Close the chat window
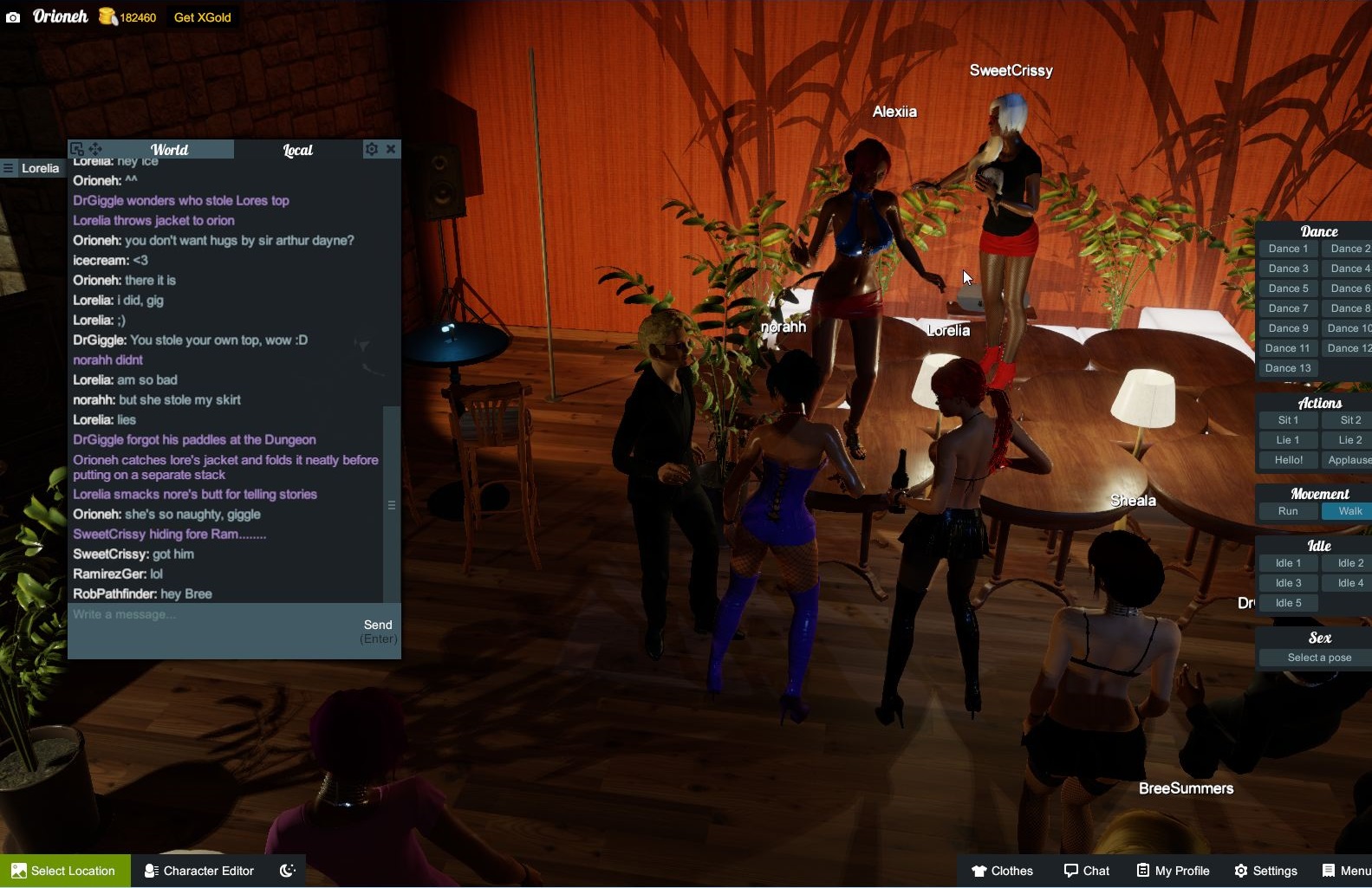This screenshot has height=888, width=1372. [x=391, y=149]
